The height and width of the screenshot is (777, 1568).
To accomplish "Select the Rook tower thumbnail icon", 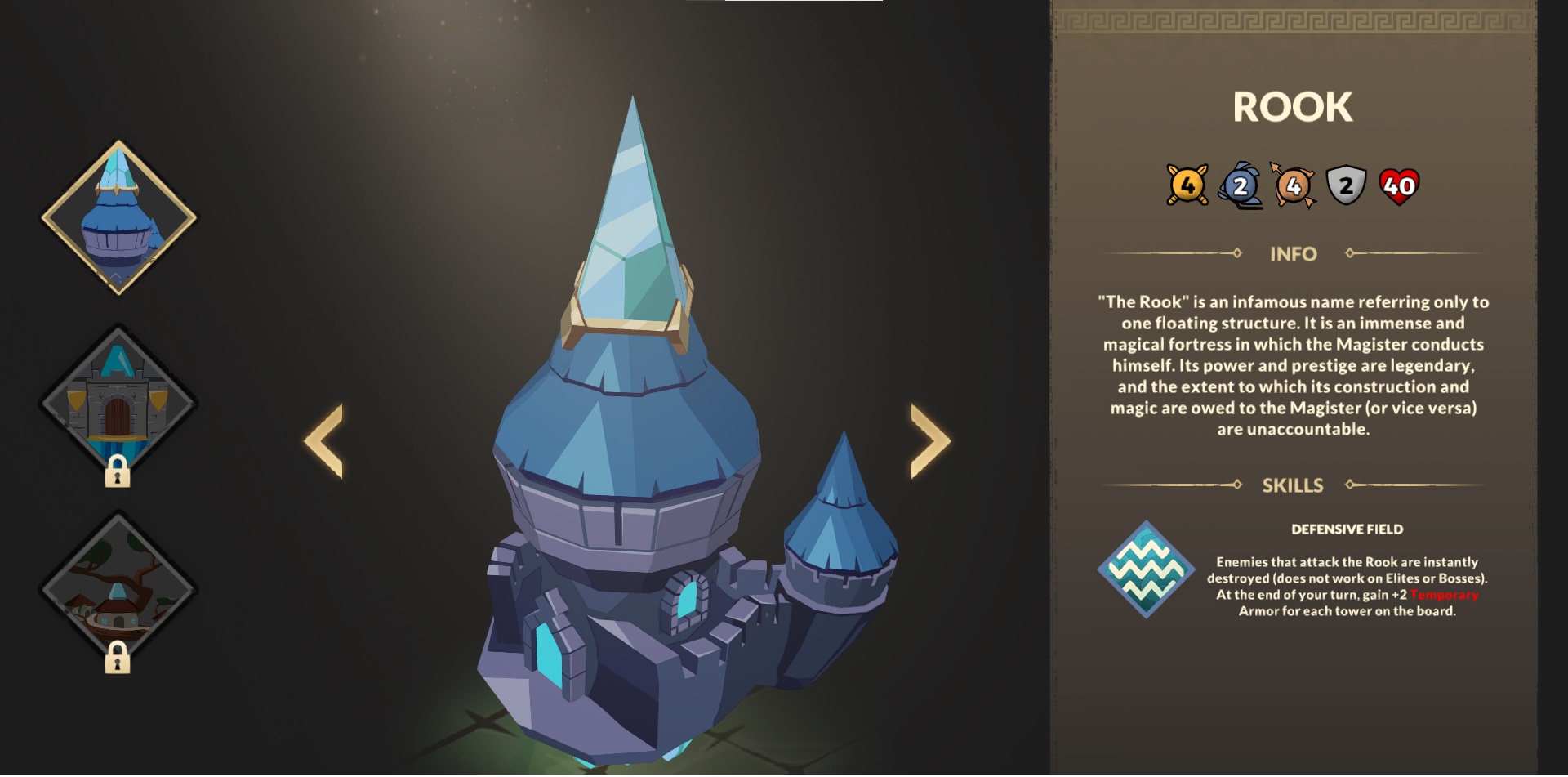I will coord(118,217).
